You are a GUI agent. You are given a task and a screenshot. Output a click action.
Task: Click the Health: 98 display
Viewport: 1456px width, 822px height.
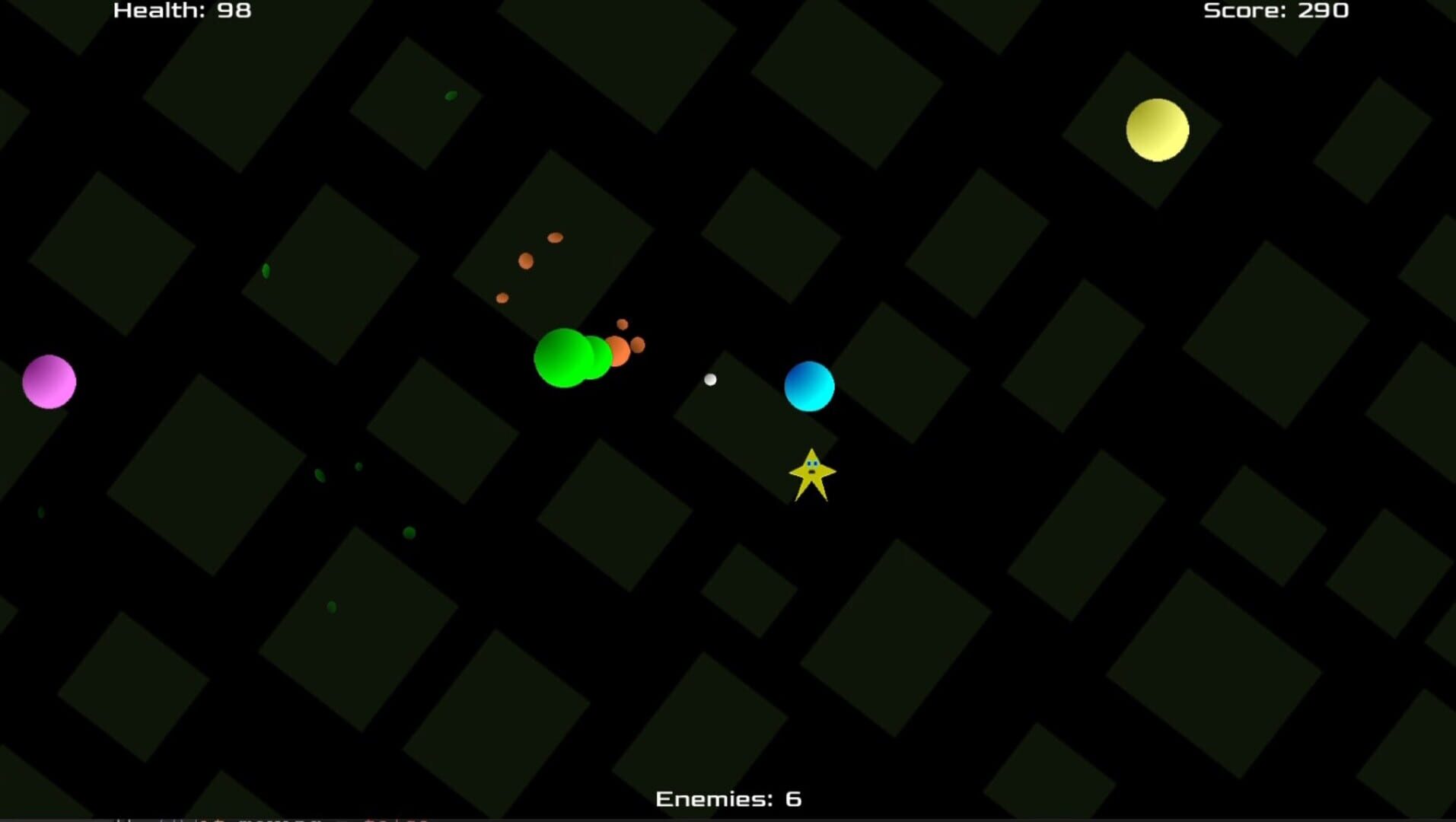(181, 11)
